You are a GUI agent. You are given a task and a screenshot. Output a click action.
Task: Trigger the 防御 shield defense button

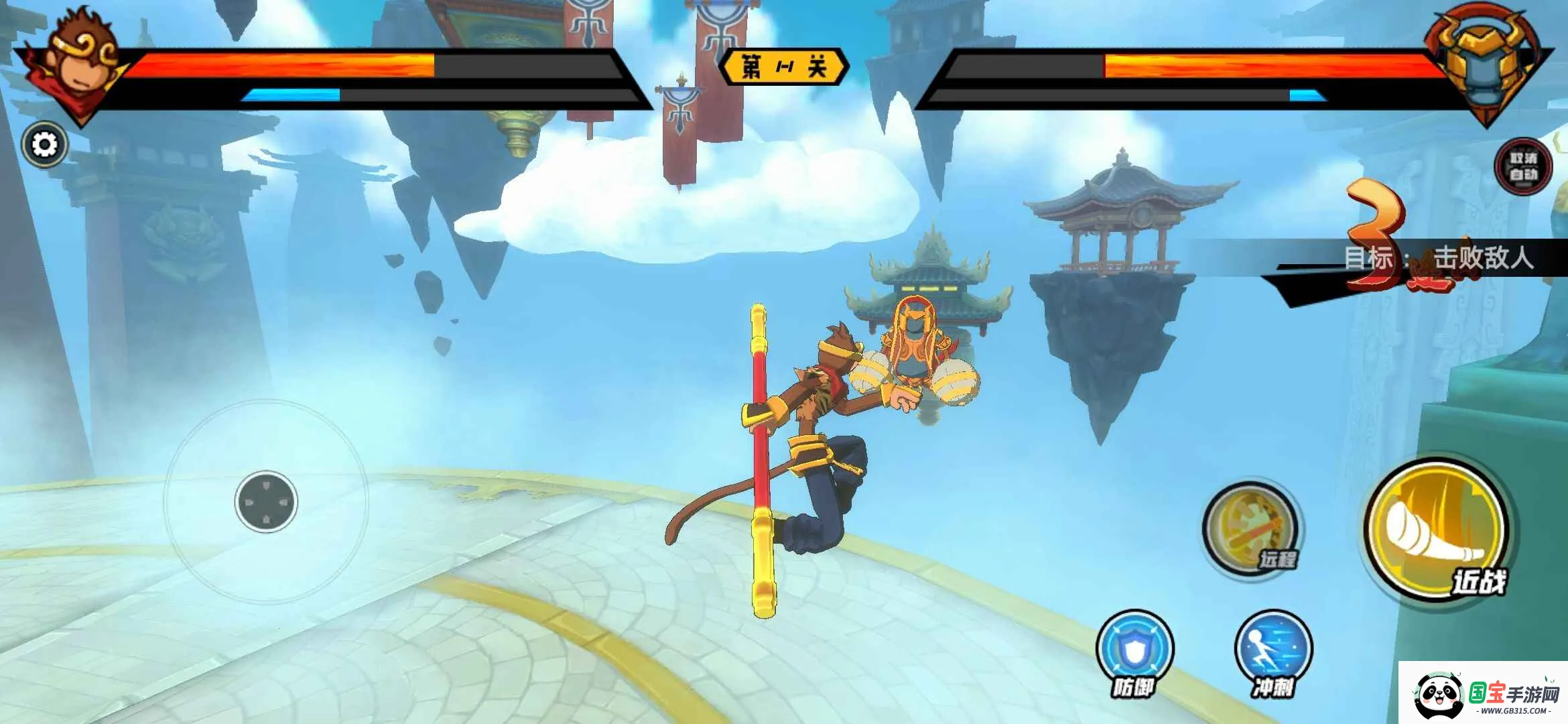[x=1134, y=649]
